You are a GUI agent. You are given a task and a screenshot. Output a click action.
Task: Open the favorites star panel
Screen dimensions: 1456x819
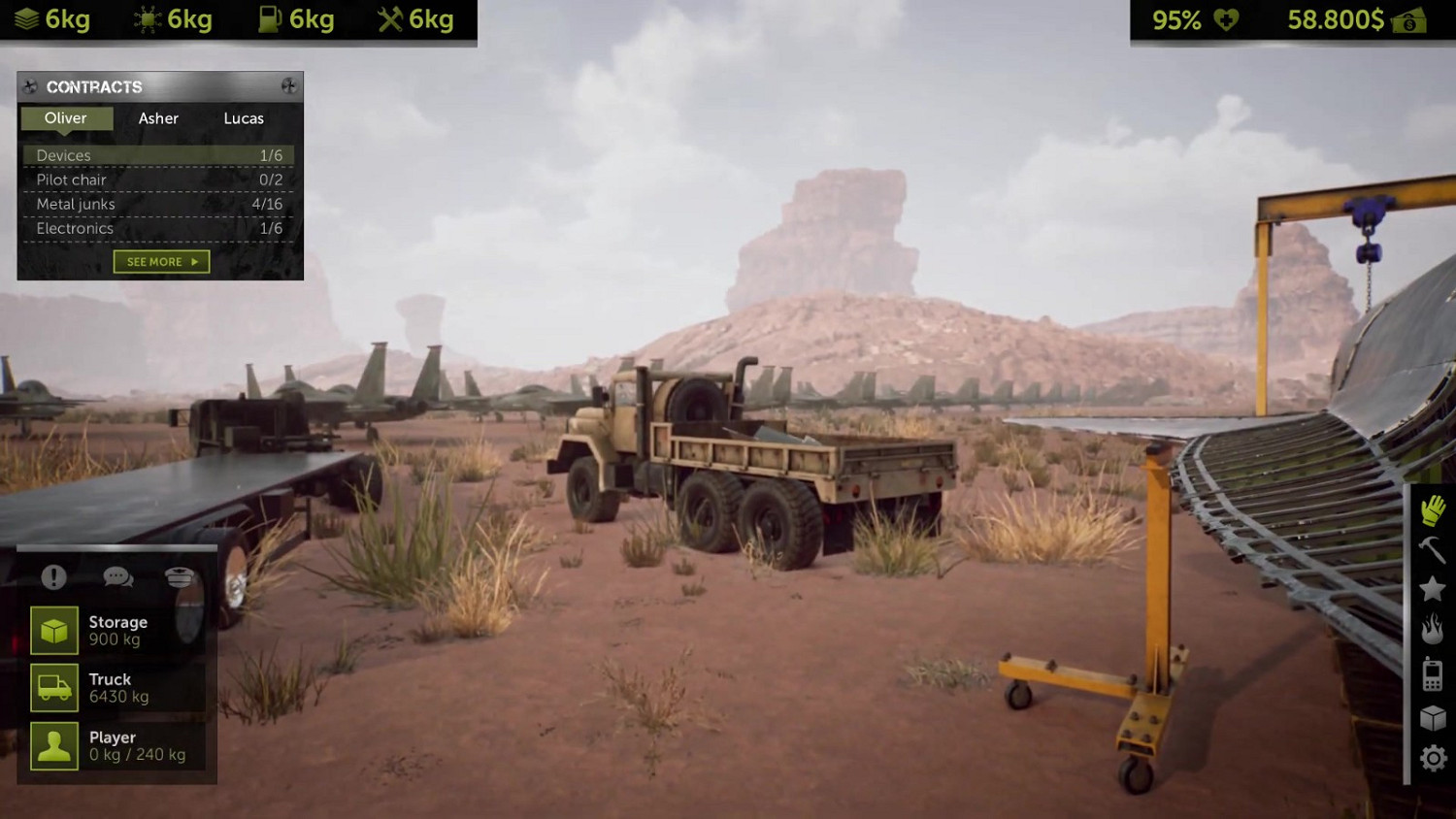point(1432,588)
